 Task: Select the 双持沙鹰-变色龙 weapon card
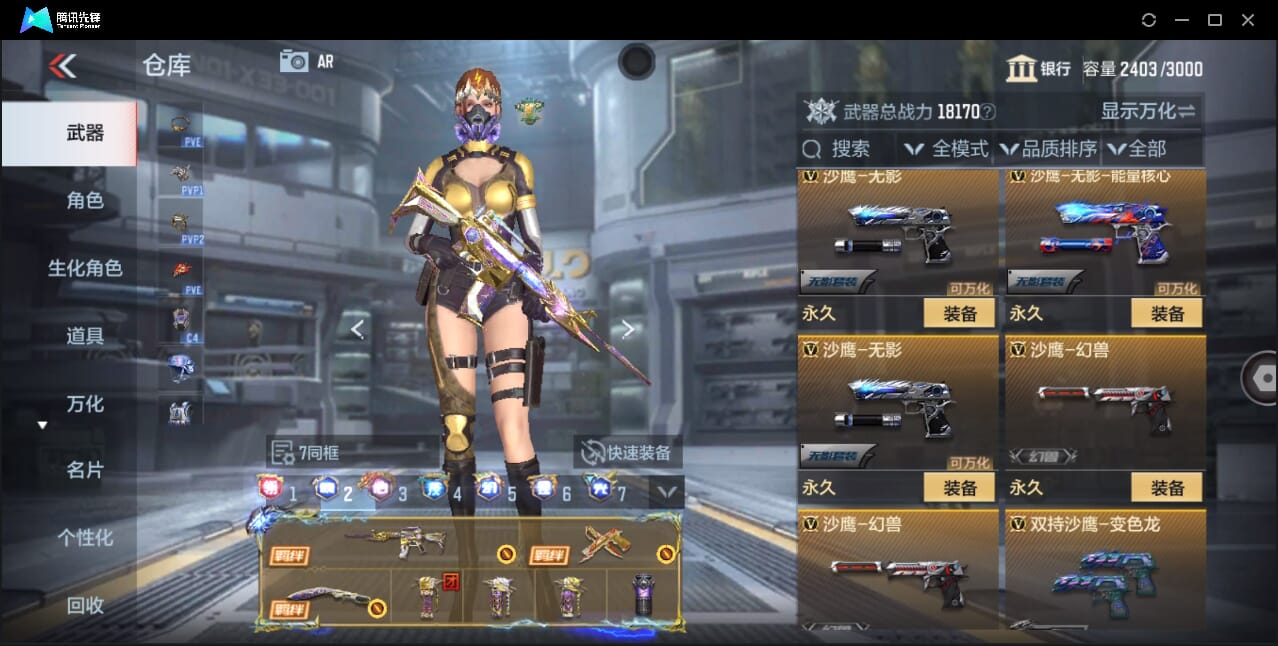coord(1105,570)
